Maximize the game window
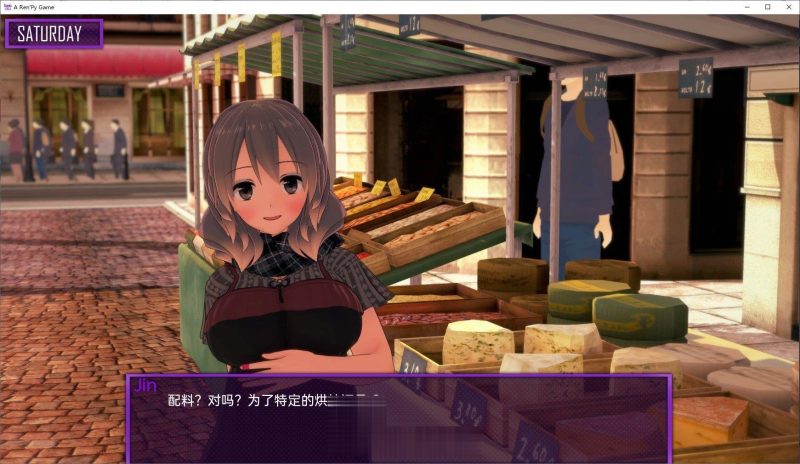This screenshot has width=800, height=464. (x=768, y=6)
